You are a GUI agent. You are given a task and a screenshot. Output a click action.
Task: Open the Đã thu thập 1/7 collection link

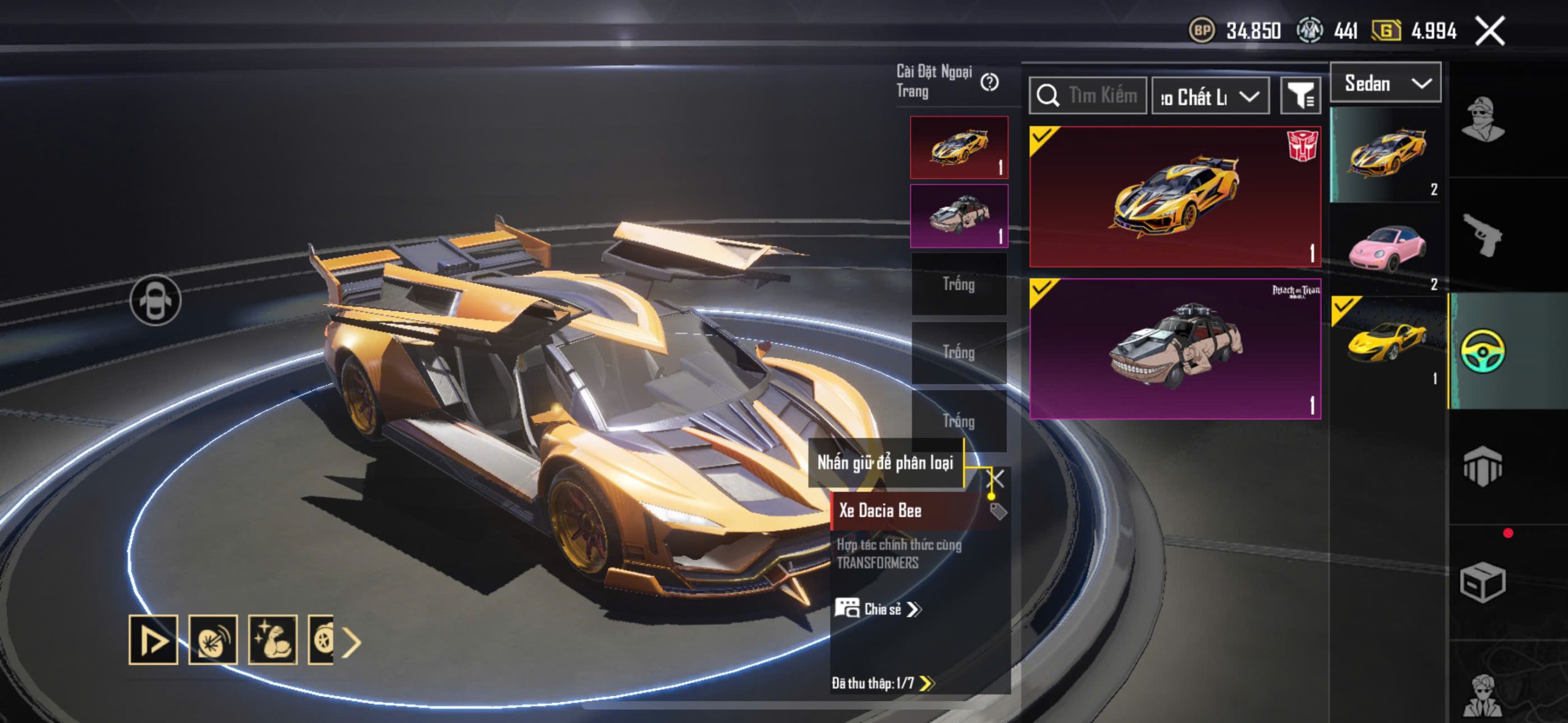[x=882, y=683]
